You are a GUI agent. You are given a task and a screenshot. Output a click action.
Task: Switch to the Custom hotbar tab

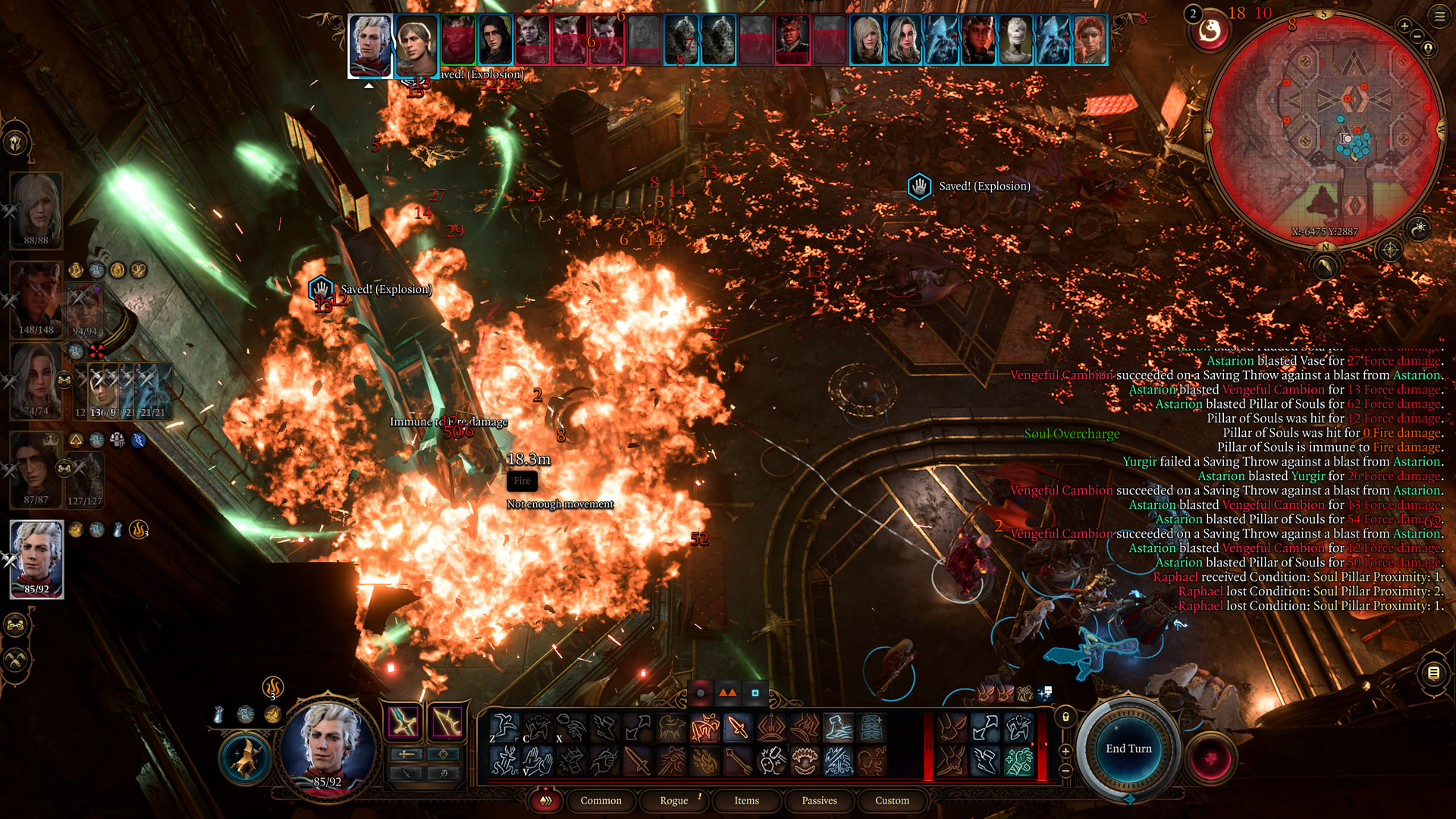coord(892,800)
